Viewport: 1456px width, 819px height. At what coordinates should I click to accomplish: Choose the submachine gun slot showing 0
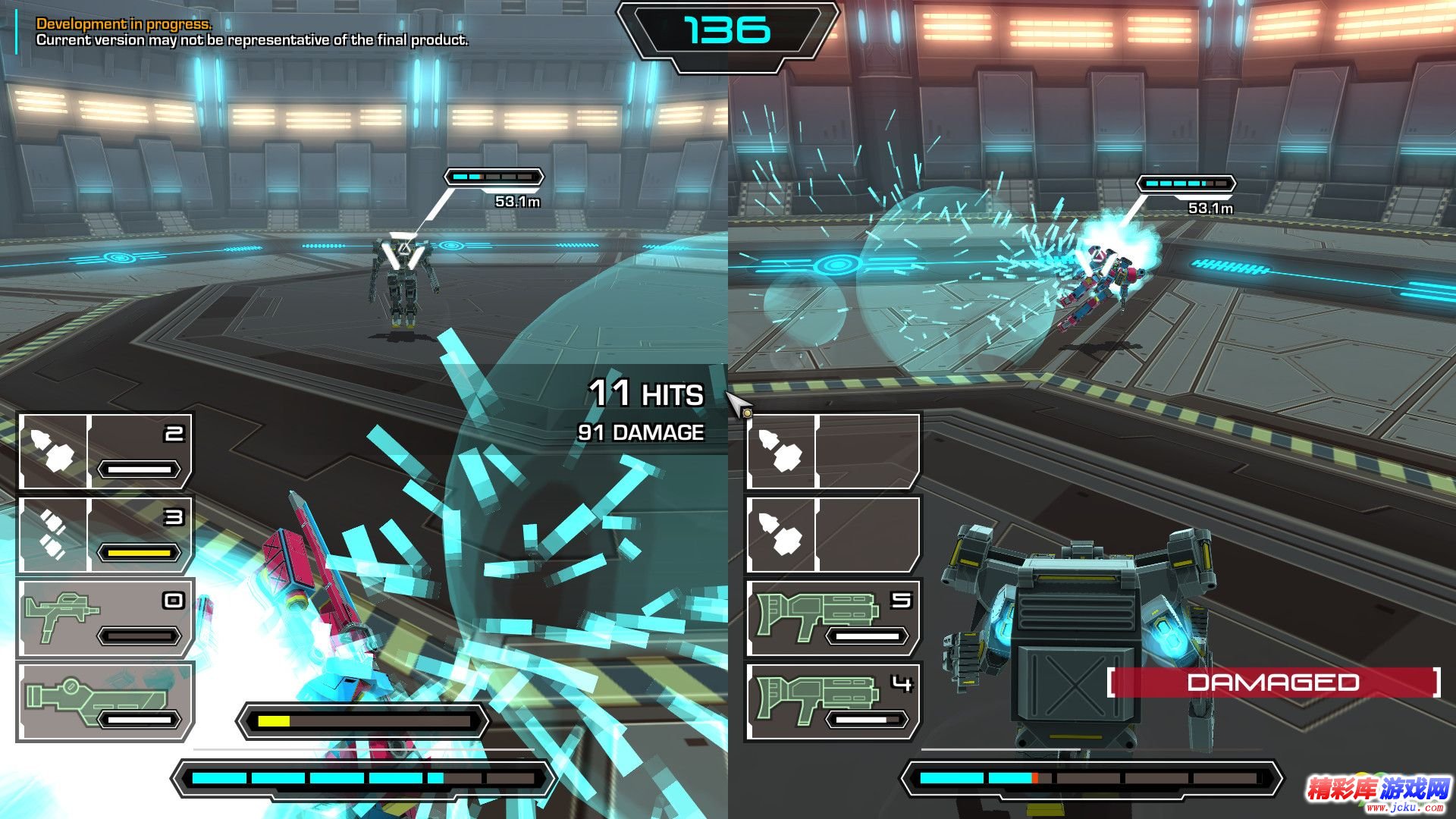tap(105, 618)
